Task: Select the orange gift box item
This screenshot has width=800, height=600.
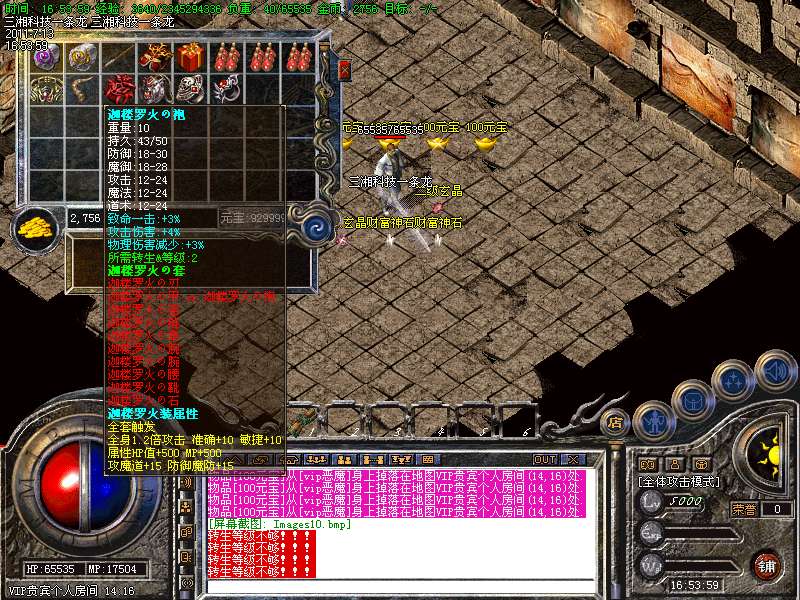Action: (191, 56)
